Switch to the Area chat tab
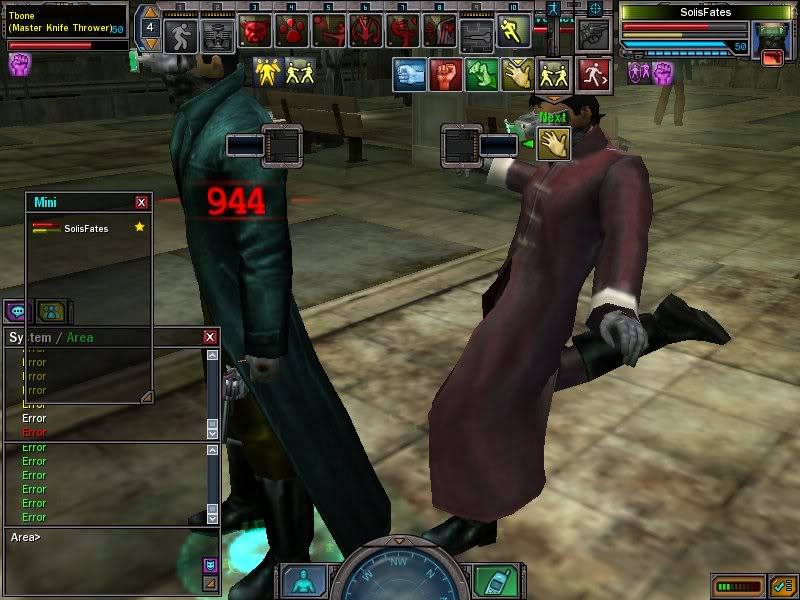 [x=80, y=337]
